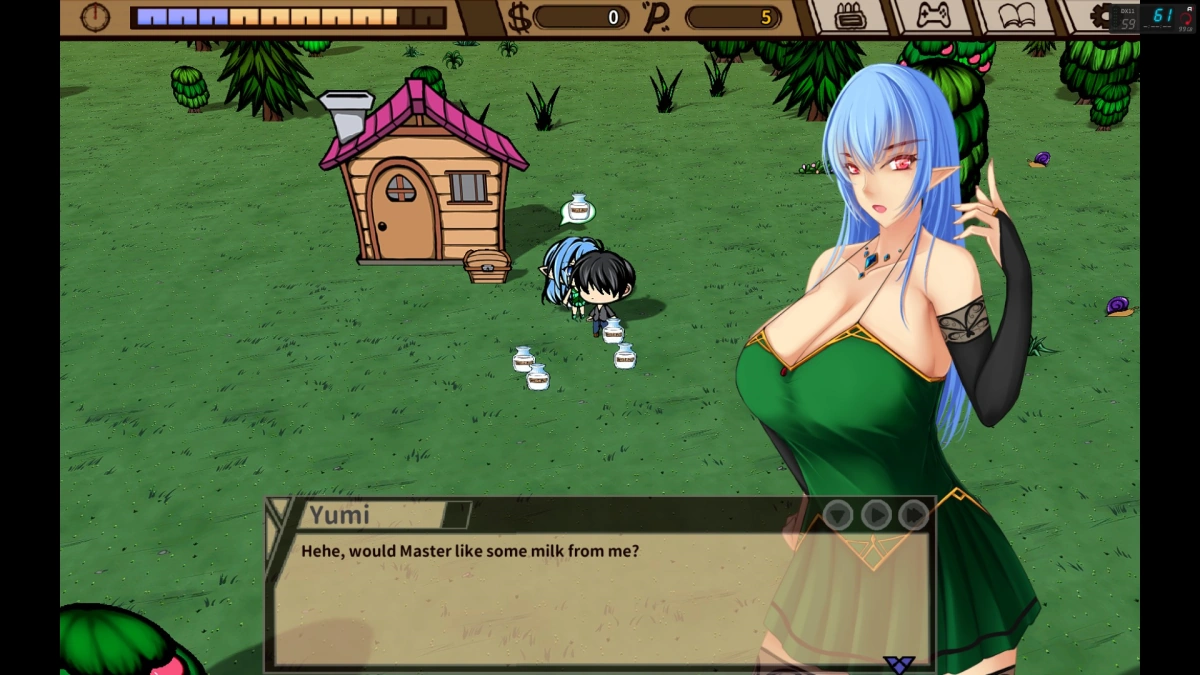Open the open-book journal menu
Screen dimensions: 1200x675
1016,17
